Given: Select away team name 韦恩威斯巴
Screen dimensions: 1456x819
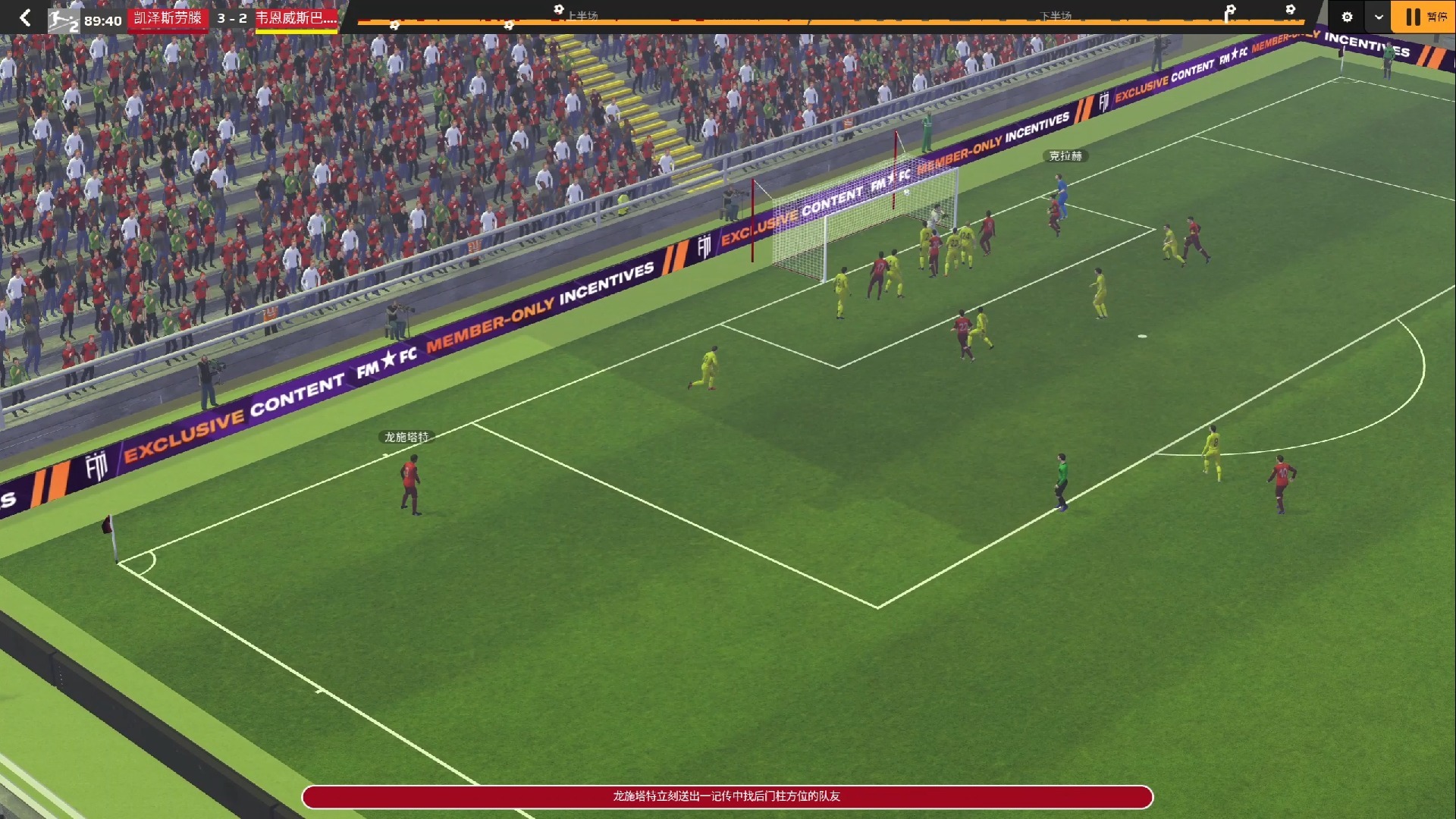Looking at the screenshot, I should point(296,17).
